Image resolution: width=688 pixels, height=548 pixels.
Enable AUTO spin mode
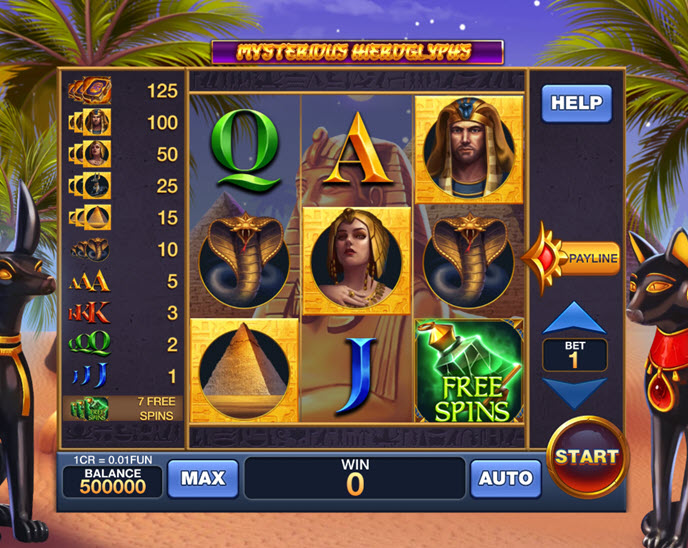coord(505,478)
